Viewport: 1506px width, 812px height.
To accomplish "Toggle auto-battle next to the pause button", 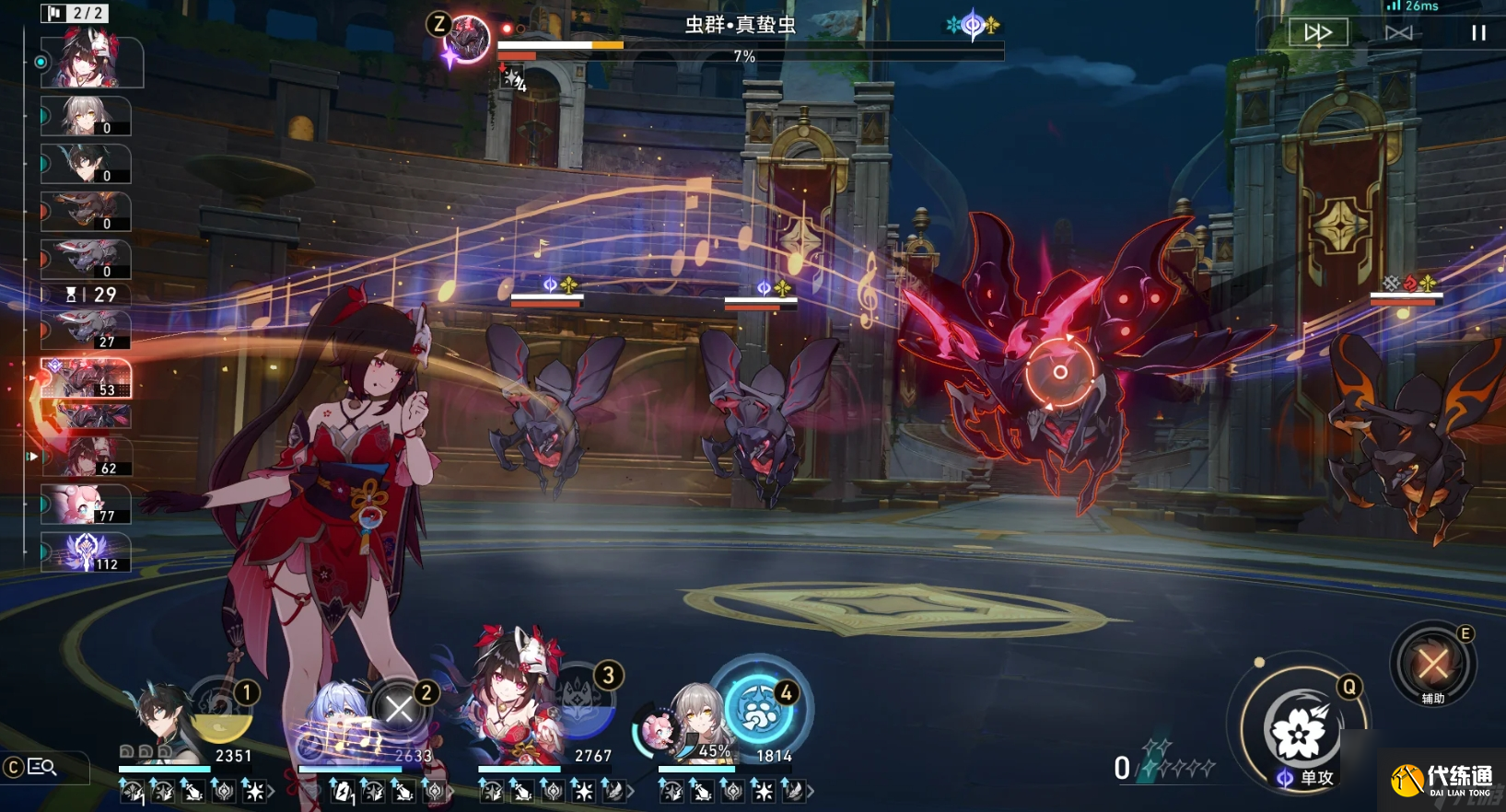I will 1398,33.
